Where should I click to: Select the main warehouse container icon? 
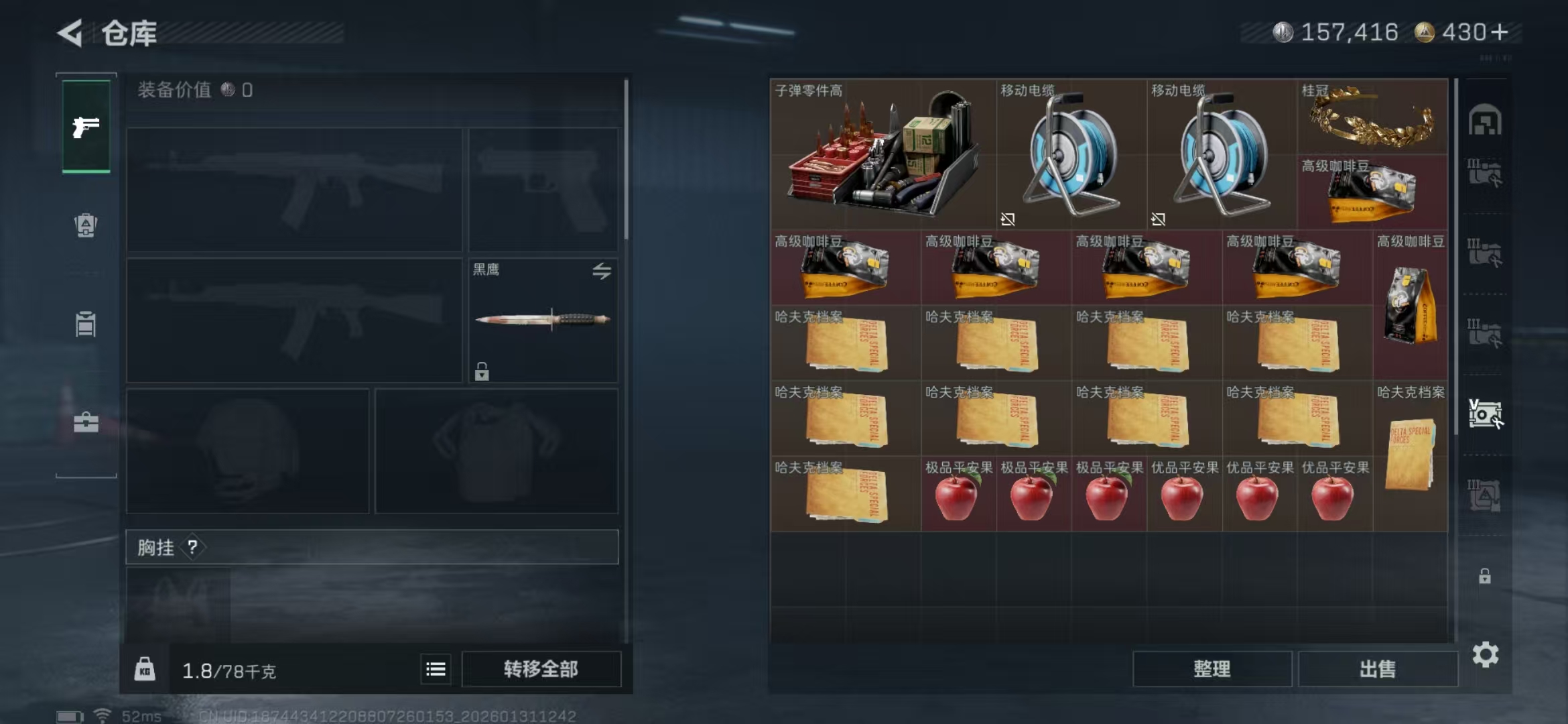click(x=1484, y=121)
